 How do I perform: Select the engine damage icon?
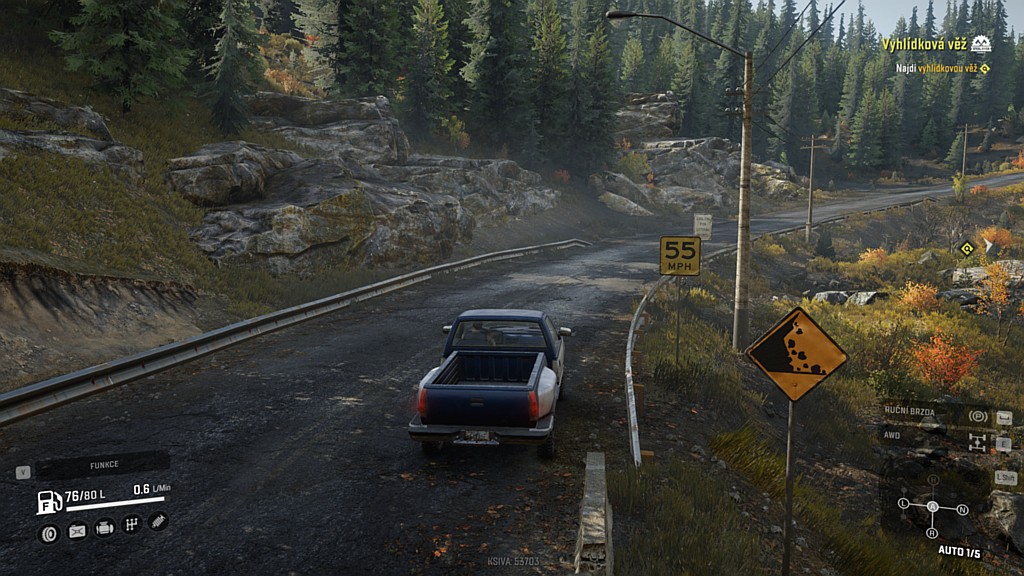[x=104, y=527]
